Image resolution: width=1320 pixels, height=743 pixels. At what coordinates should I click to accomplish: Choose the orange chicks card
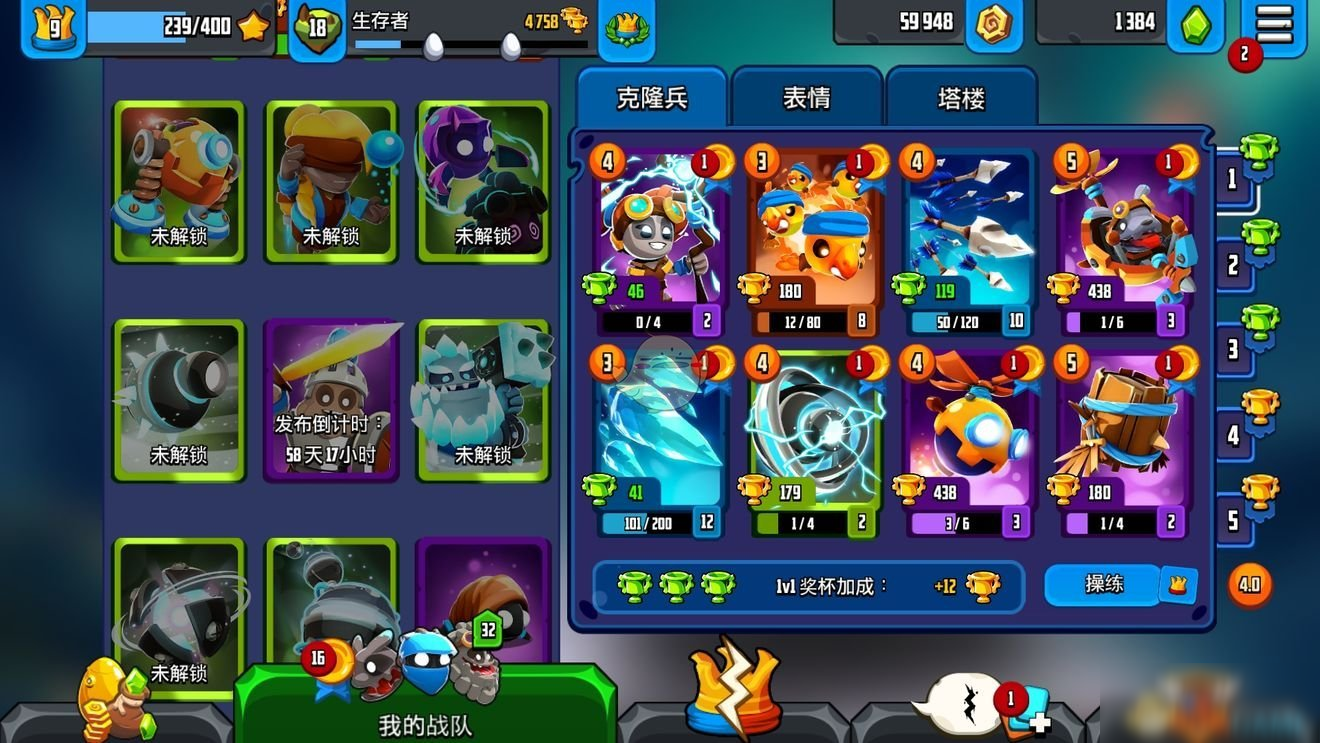tap(815, 240)
